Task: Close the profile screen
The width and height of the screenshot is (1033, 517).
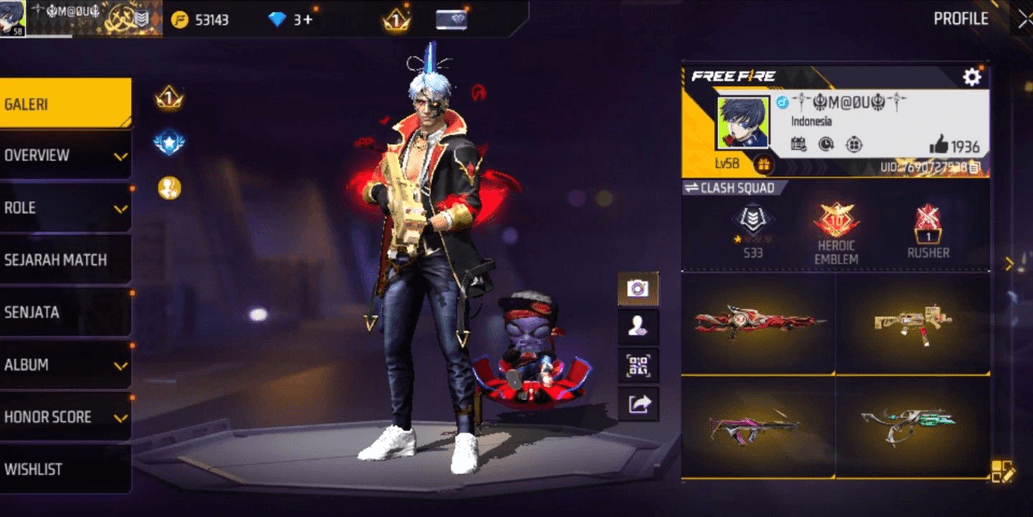Action: click(1023, 19)
